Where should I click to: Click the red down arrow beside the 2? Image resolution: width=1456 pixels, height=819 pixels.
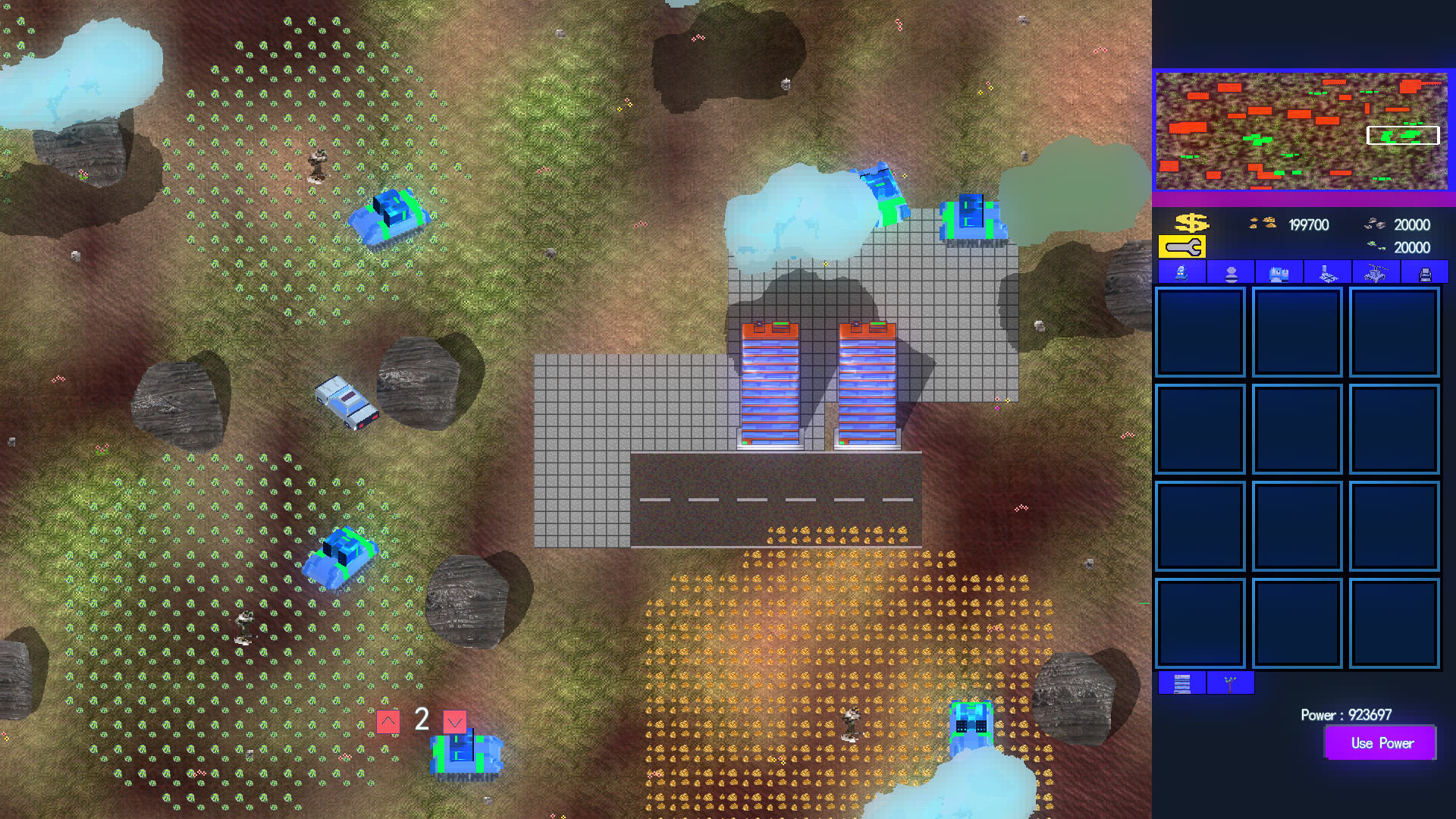(x=454, y=722)
